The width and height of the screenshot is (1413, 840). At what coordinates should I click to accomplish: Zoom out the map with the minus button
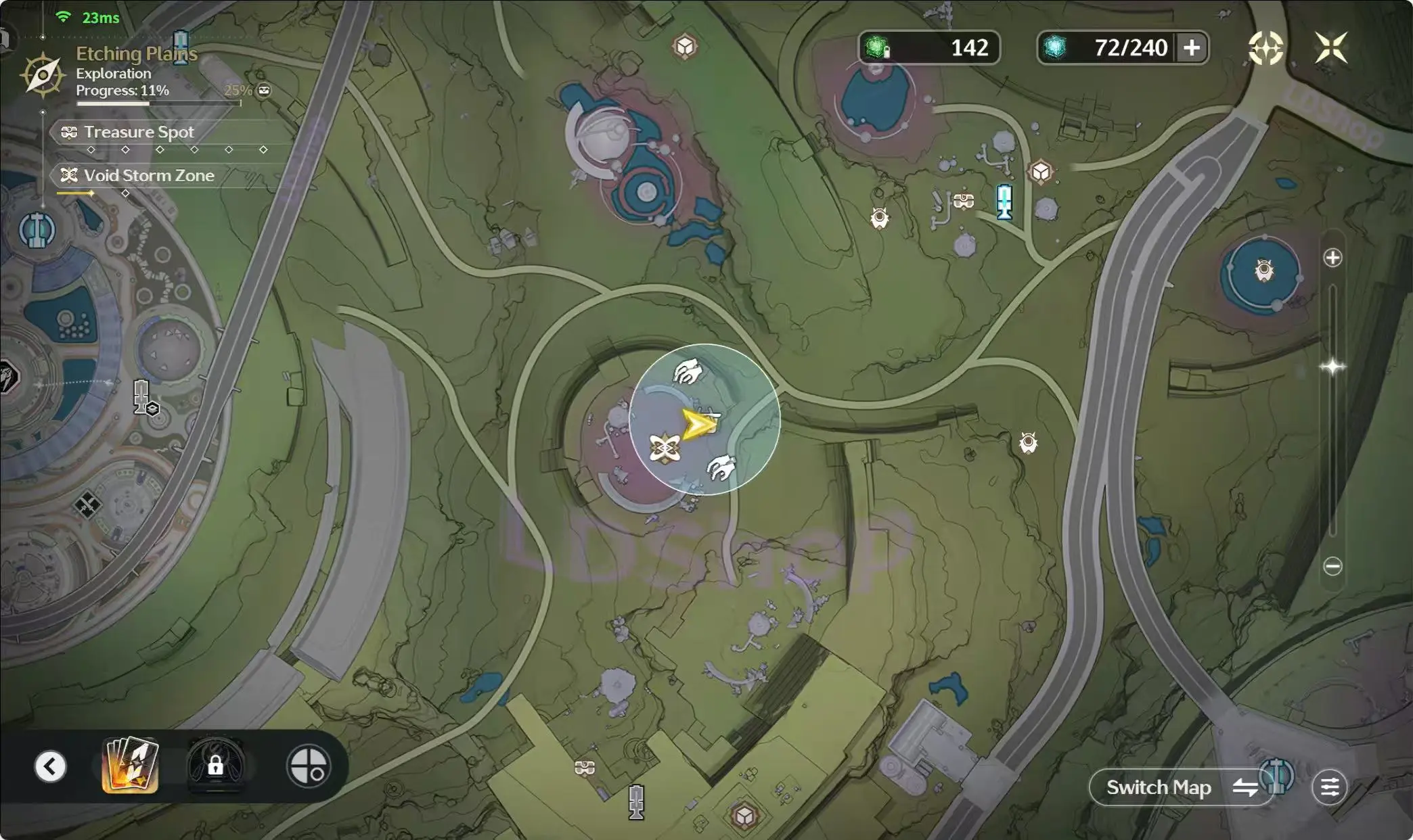point(1332,566)
